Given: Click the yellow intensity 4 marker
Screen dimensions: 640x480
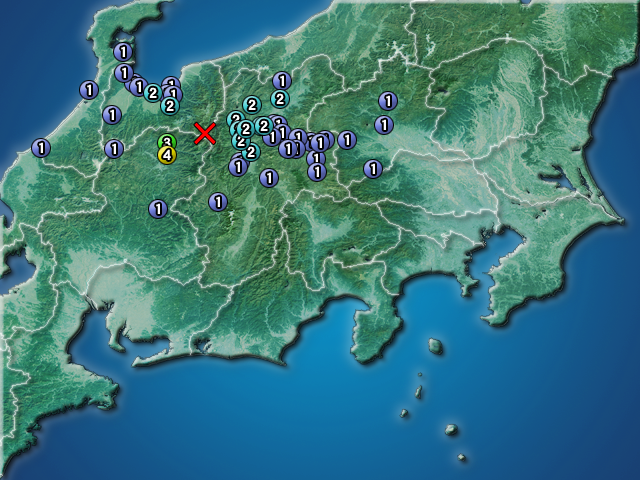Looking at the screenshot, I should 167,155.
